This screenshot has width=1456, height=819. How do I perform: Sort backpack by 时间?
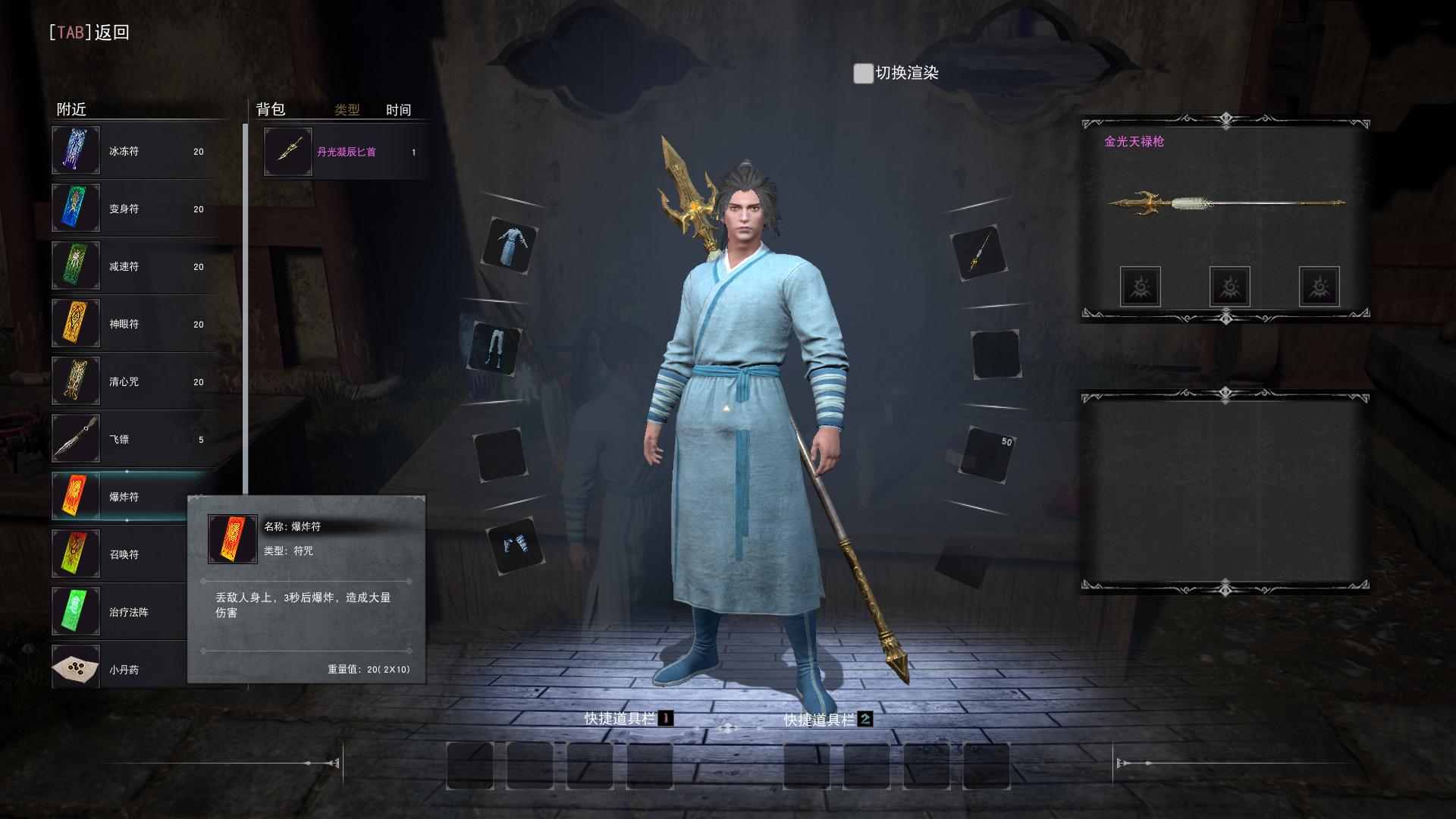(398, 110)
